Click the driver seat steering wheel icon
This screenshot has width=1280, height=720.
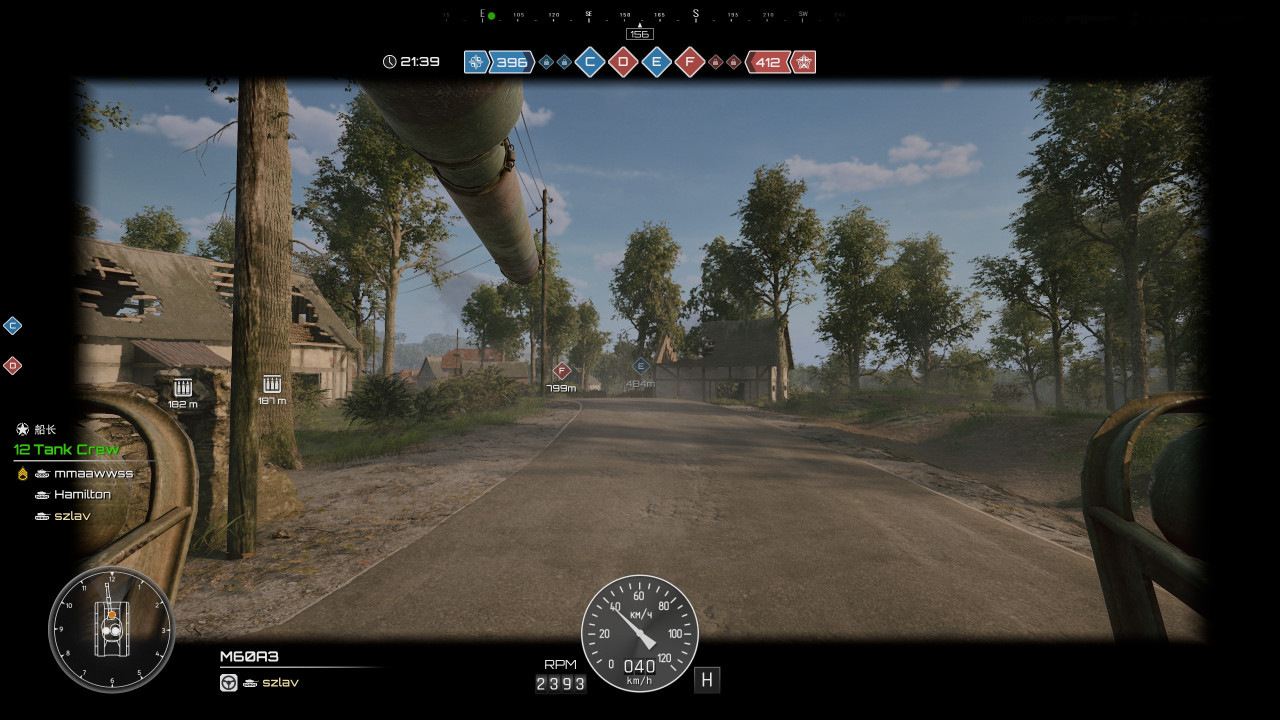[x=229, y=682]
